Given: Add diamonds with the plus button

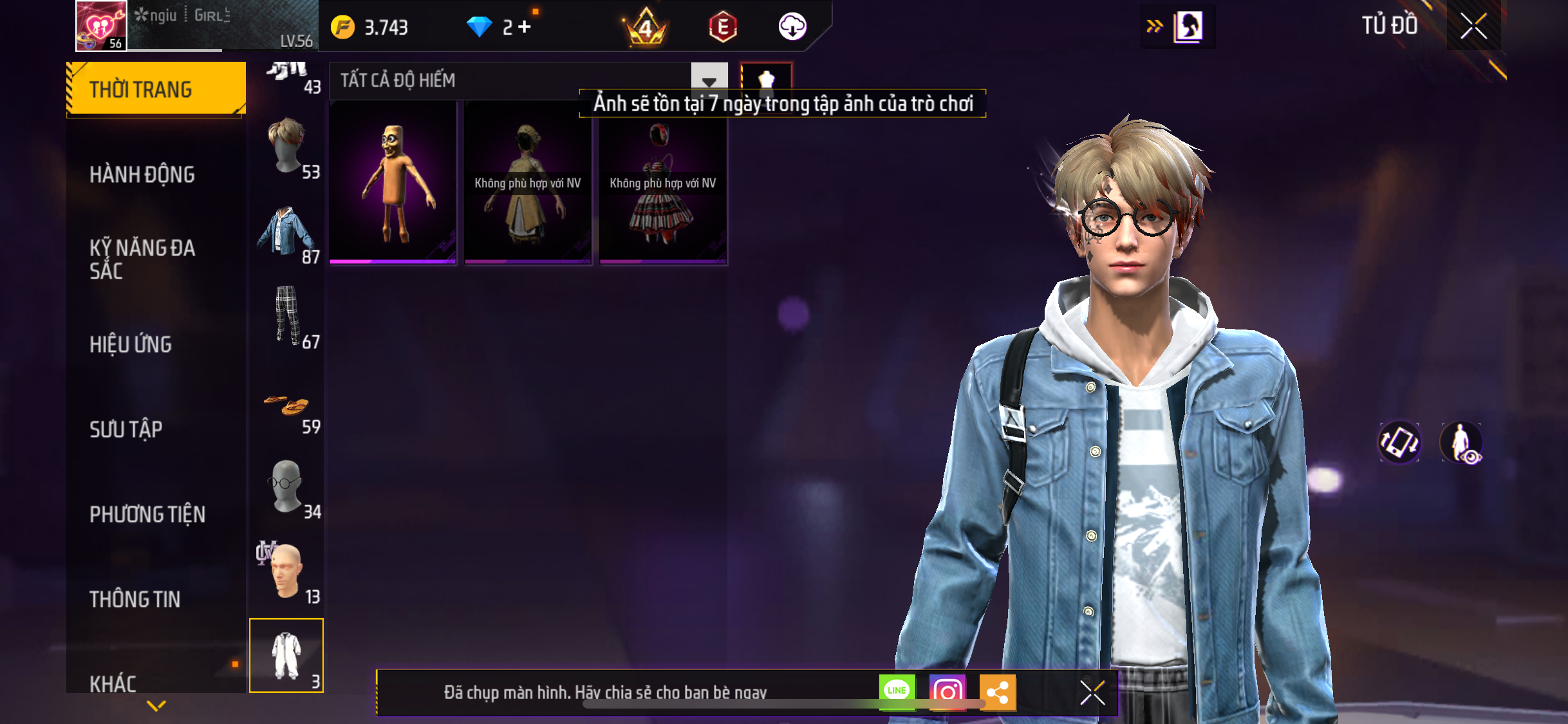Looking at the screenshot, I should click(x=525, y=27).
